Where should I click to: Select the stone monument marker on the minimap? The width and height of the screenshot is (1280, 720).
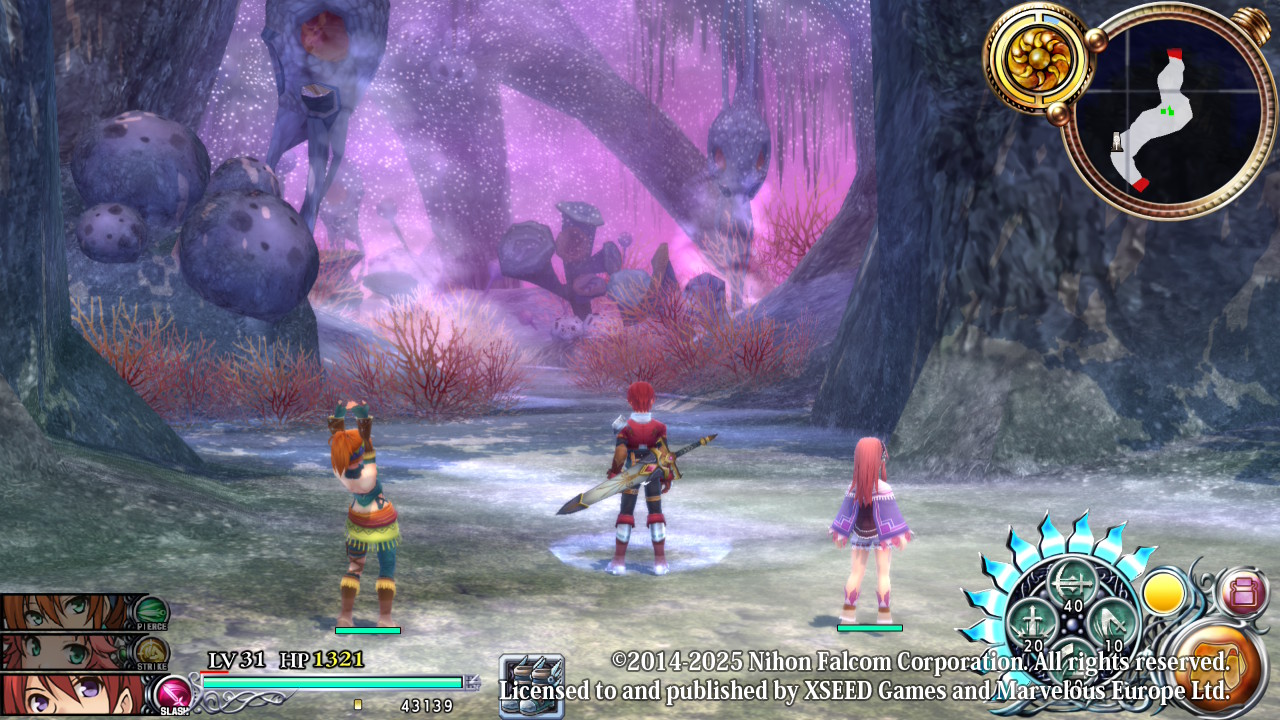(x=1117, y=142)
